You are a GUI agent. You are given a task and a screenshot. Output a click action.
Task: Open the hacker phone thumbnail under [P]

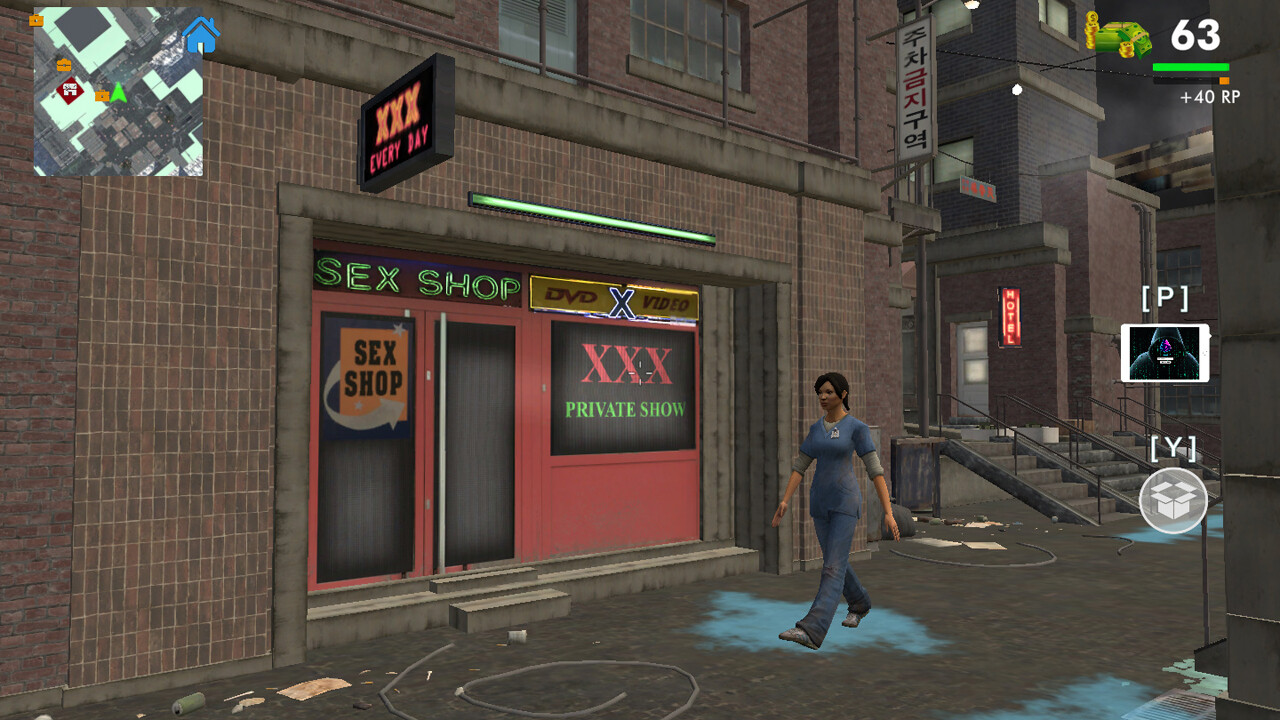coord(1167,353)
